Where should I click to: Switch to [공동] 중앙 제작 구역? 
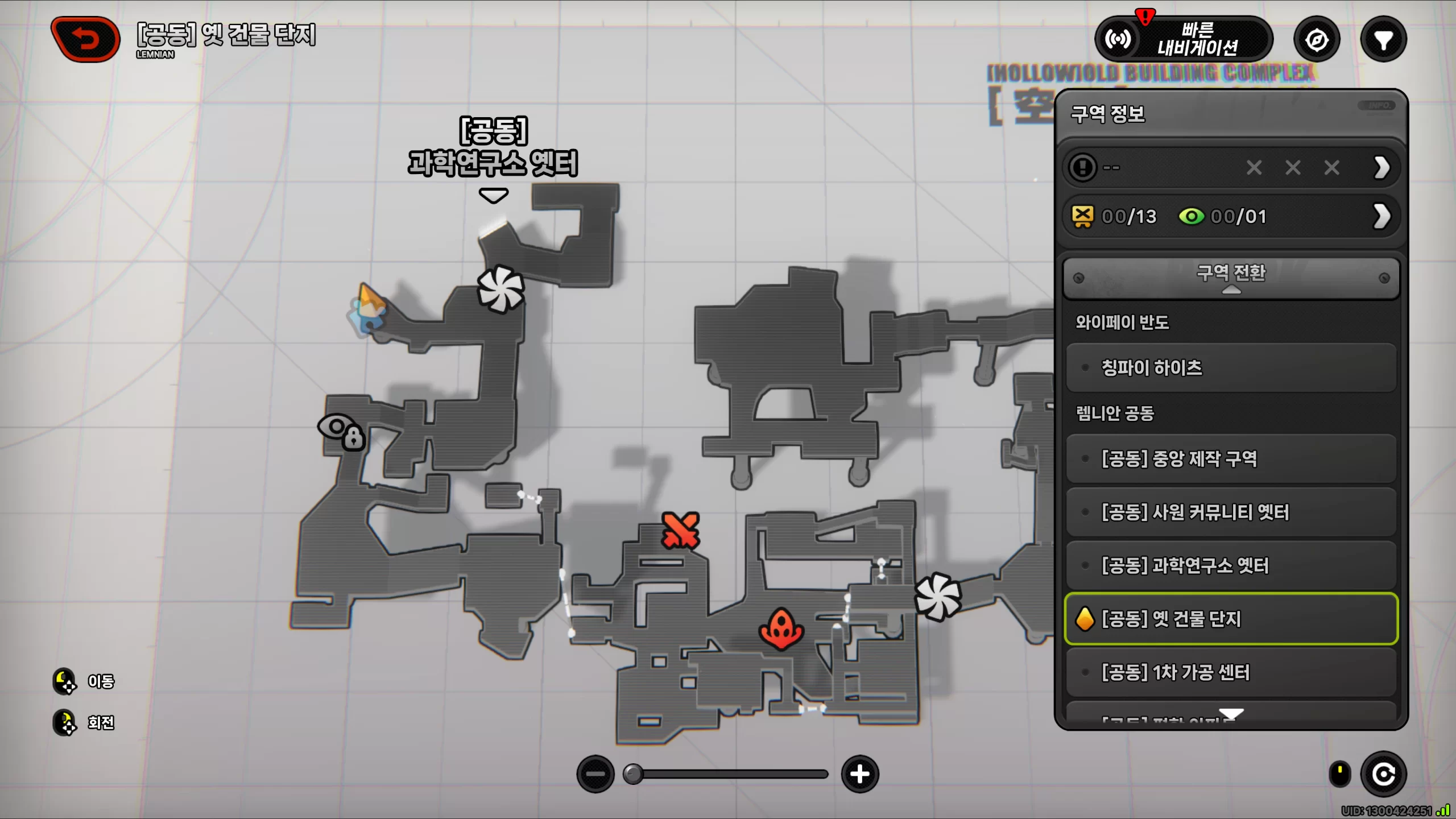[x=1231, y=458]
